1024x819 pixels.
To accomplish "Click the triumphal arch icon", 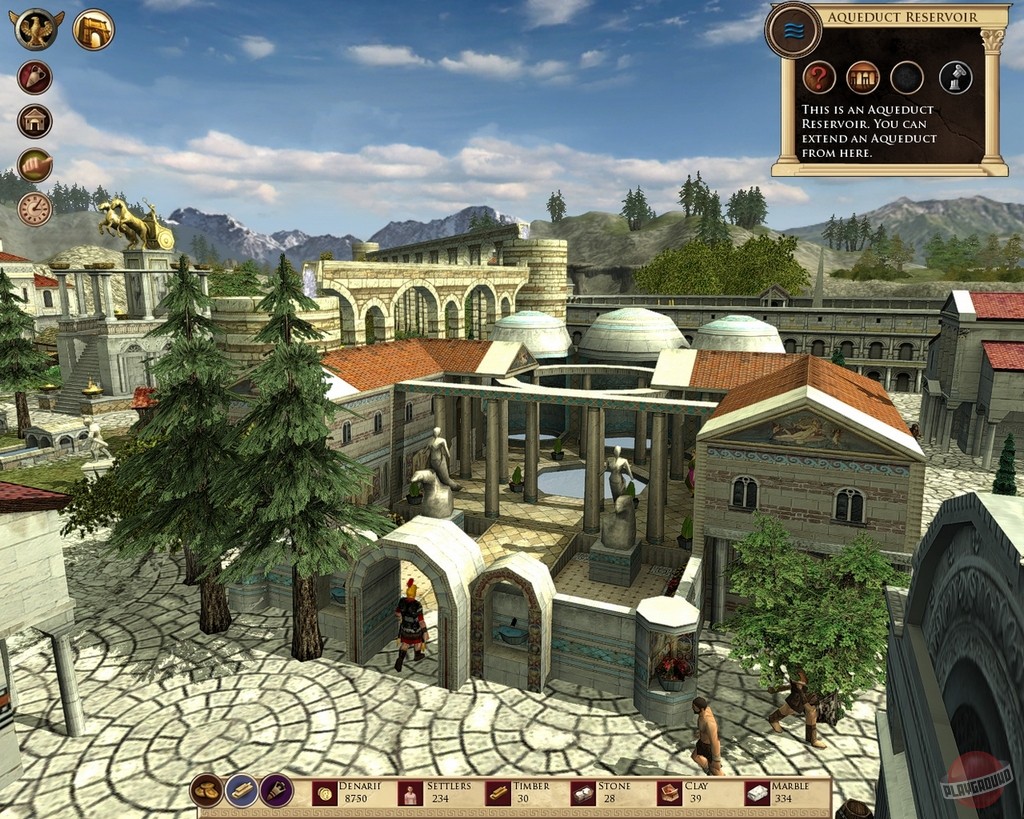I will [x=93, y=29].
